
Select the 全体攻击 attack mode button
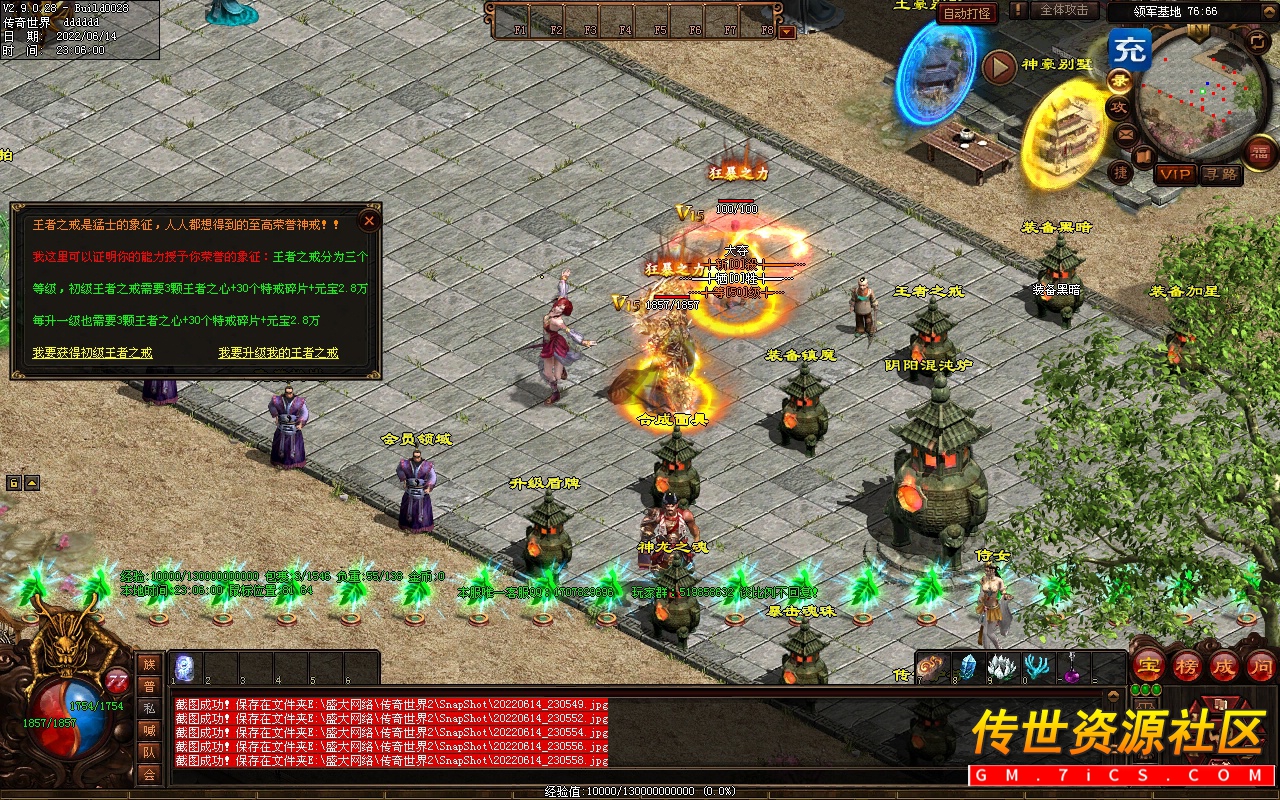(x=1064, y=10)
